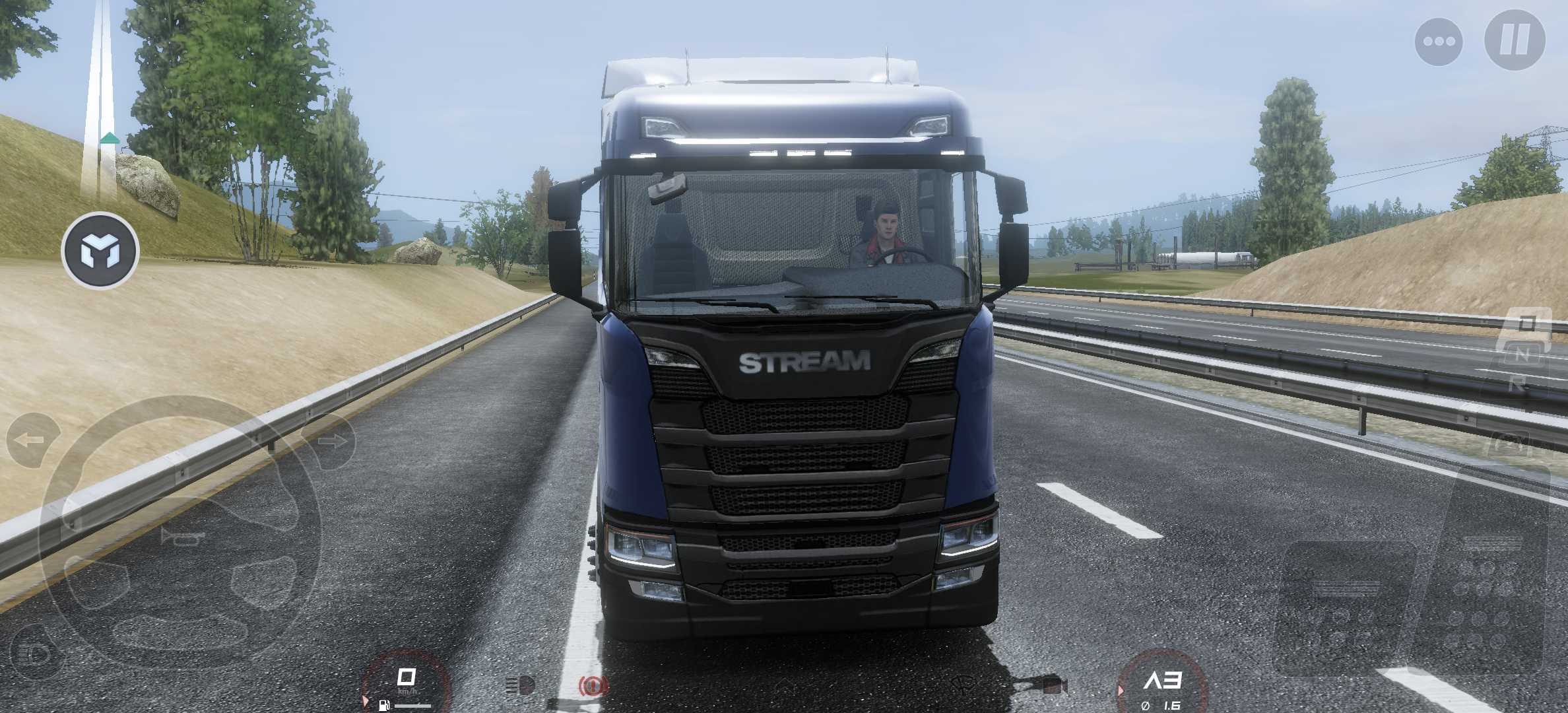This screenshot has height=713, width=1568.
Task: Activate the left turn signal arrow
Action: pyautogui.click(x=31, y=440)
